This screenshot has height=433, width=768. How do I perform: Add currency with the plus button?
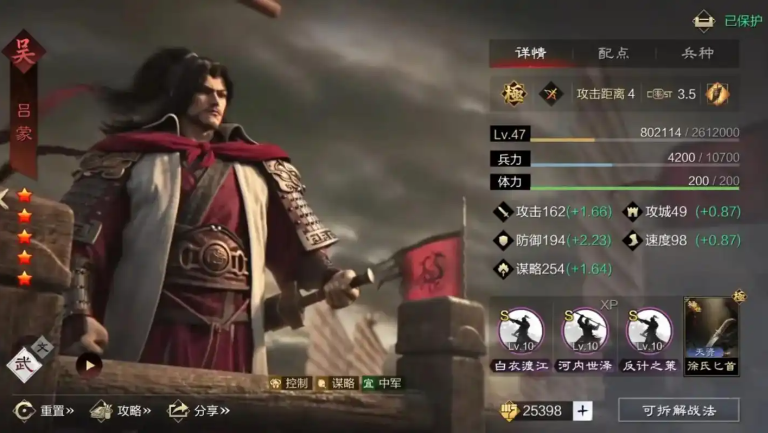pos(583,410)
